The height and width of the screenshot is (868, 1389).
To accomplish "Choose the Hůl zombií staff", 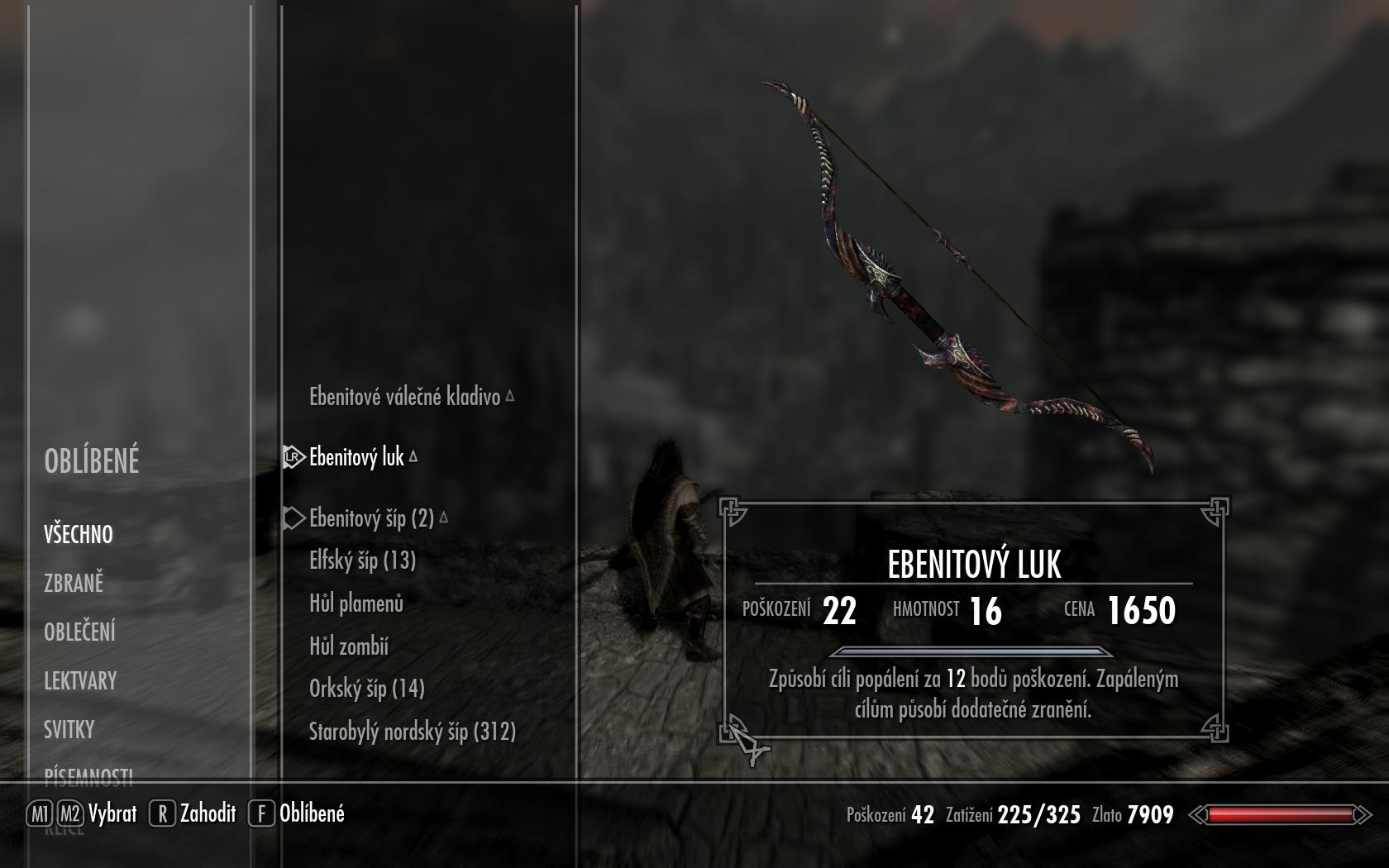I will pos(349,646).
